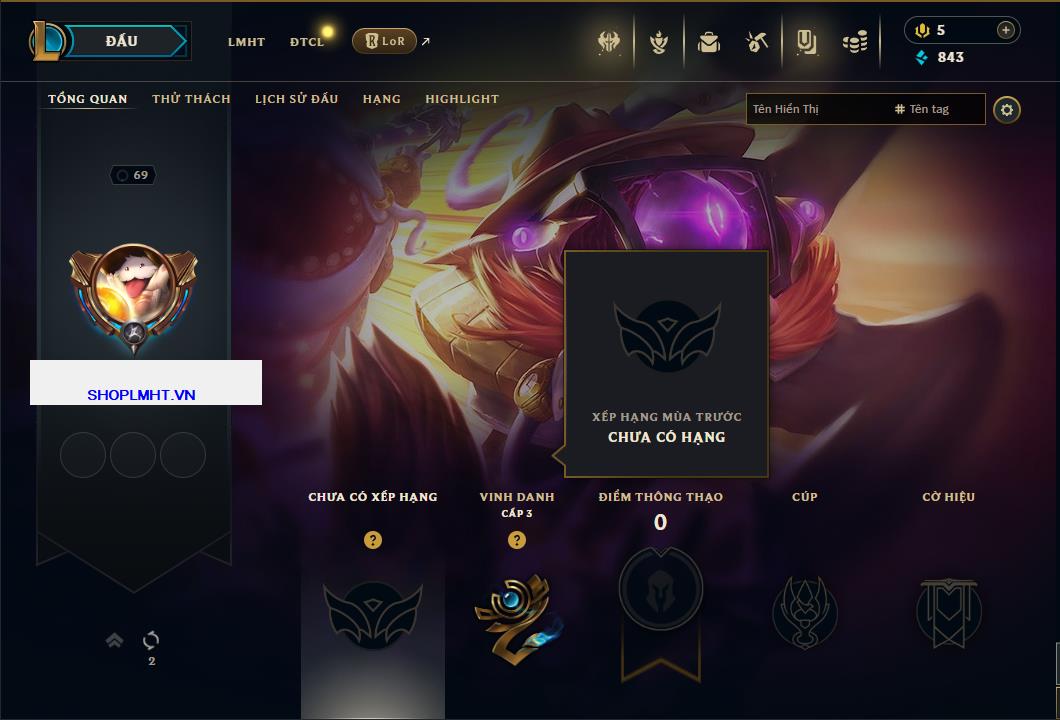Click the ĐẤU play button
Viewport: 1060px width, 720px height.
(121, 41)
